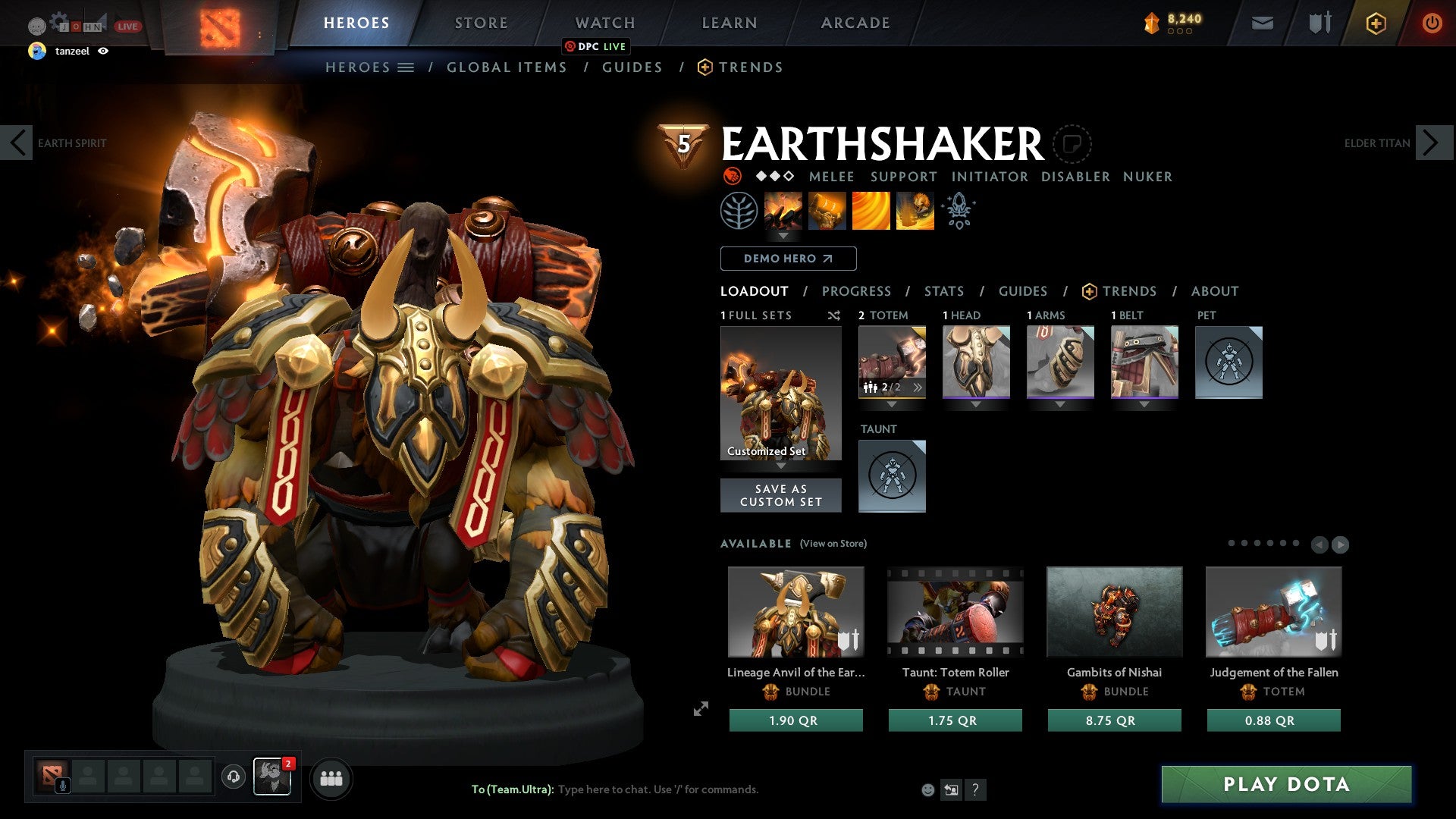Expand the Totem slot with double-arrow
This screenshot has width=1456, height=819.
[918, 387]
